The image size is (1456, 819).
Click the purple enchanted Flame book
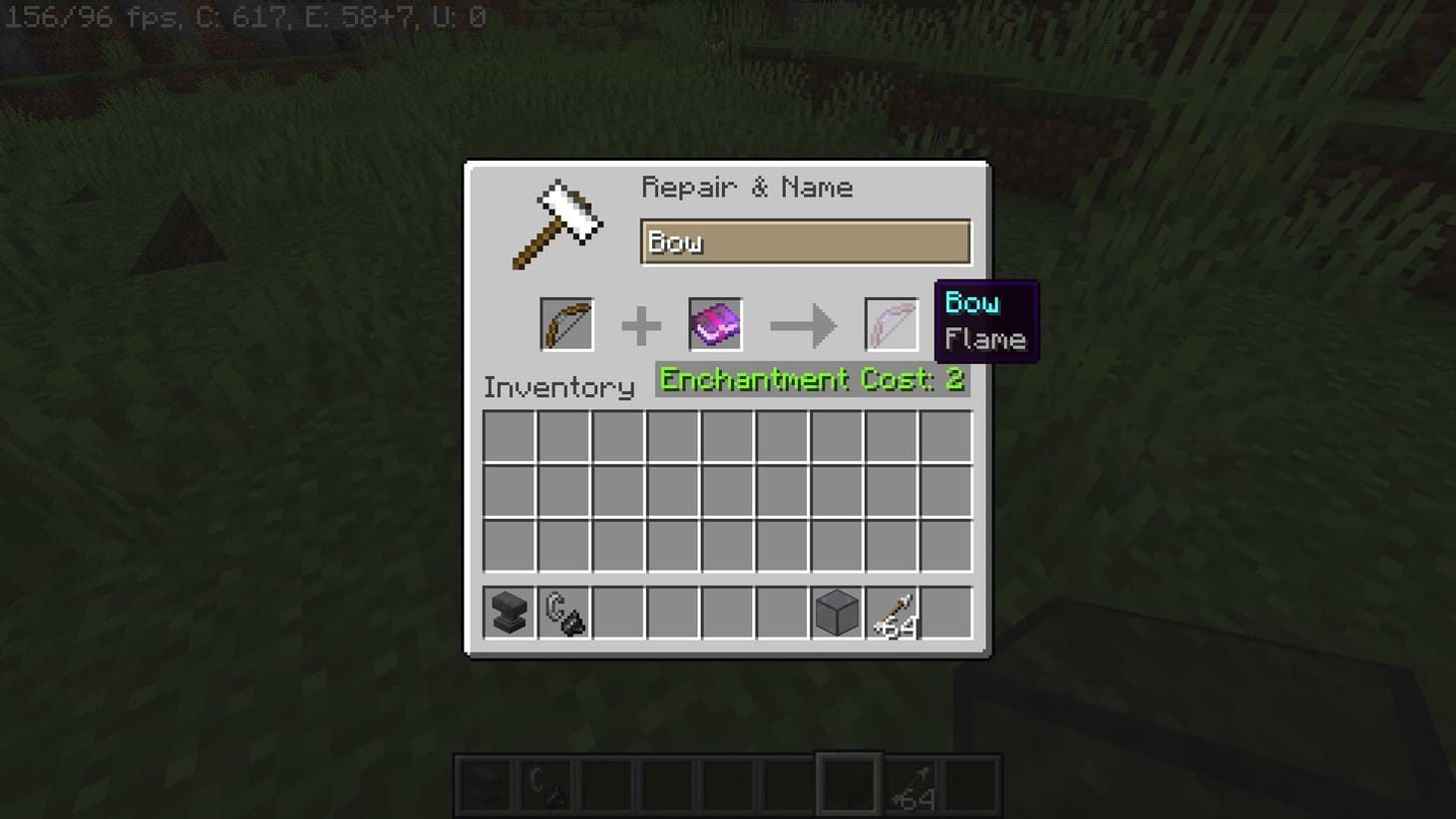coord(714,323)
